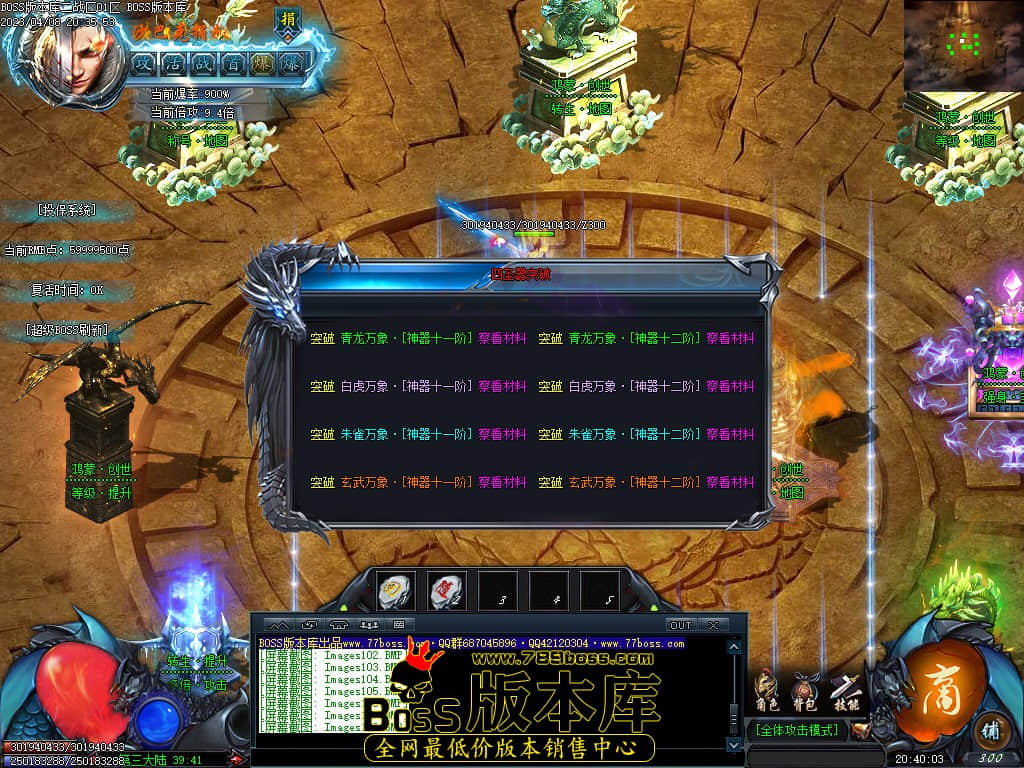Click 突破 for 白虎万象 神器十二阶
1024x768 pixels.
550,387
